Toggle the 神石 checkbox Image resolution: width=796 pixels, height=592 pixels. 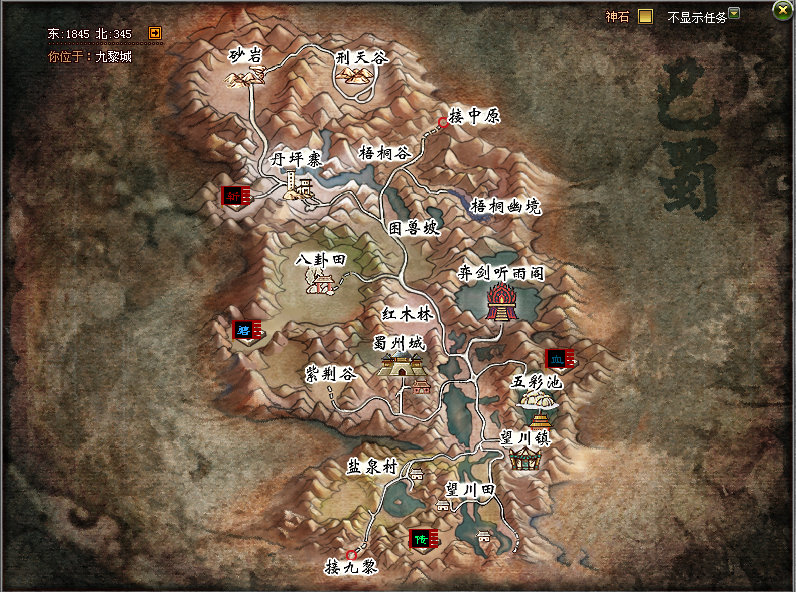coord(645,16)
